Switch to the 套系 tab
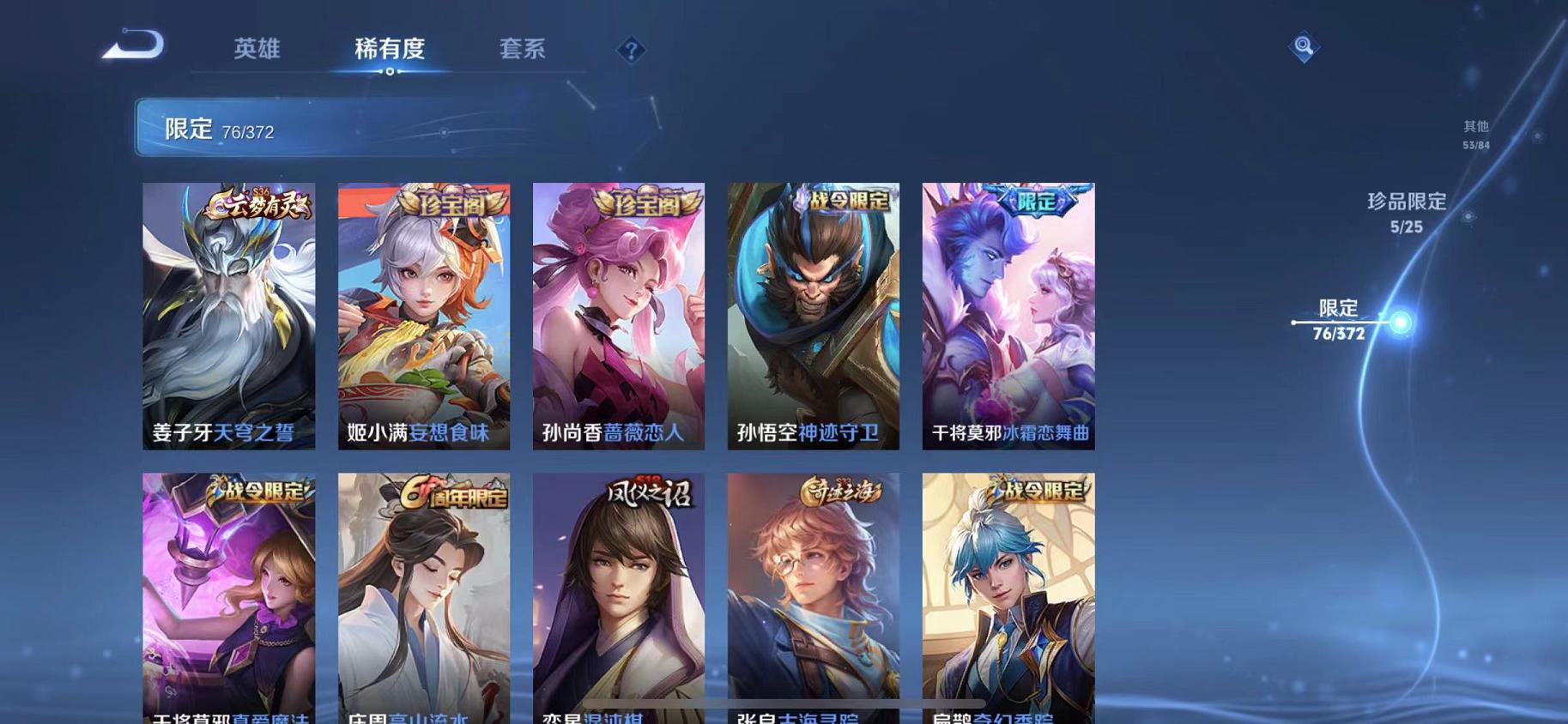 click(x=523, y=50)
